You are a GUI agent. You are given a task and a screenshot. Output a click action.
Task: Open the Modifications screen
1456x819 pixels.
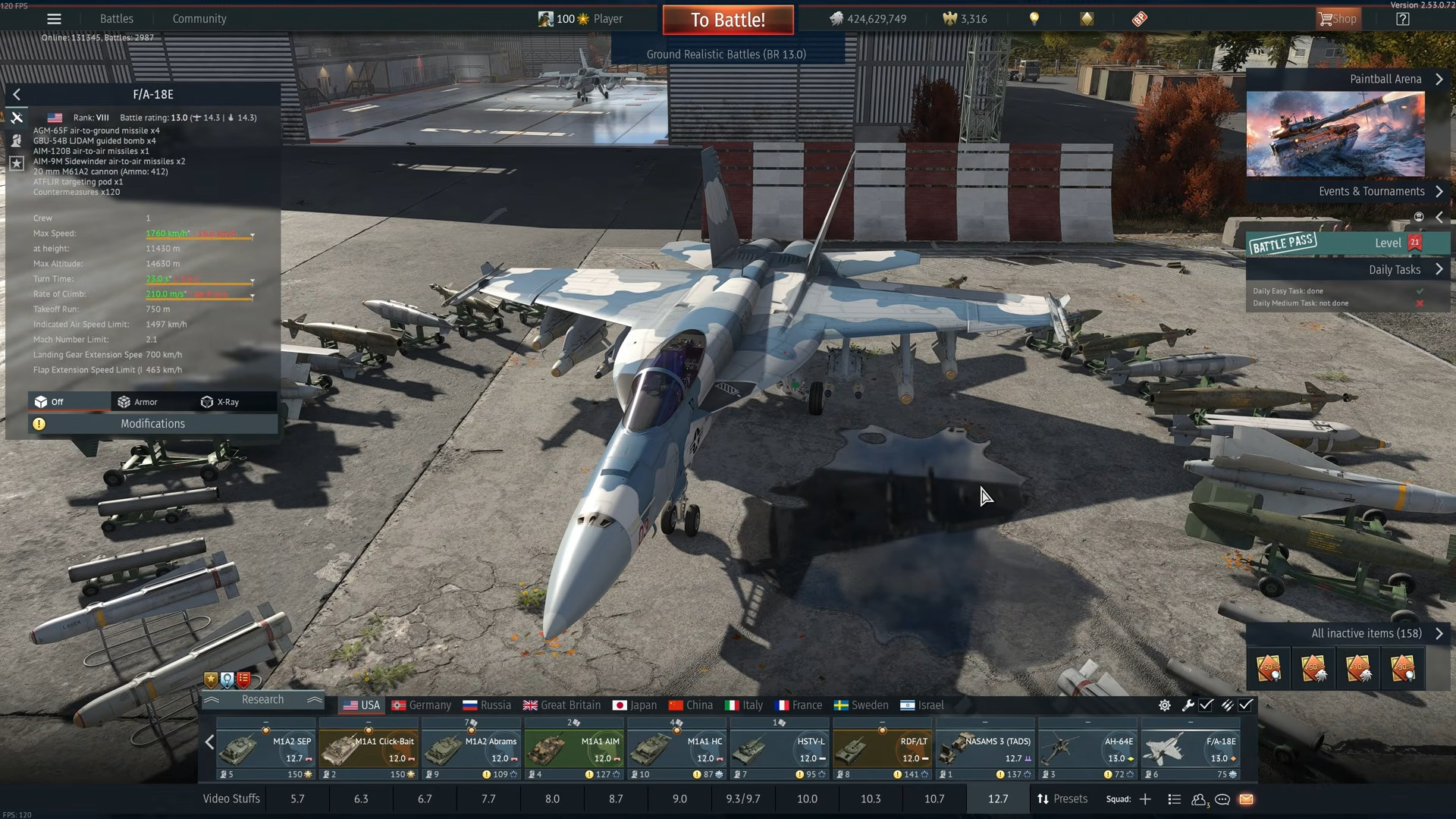pyautogui.click(x=152, y=423)
